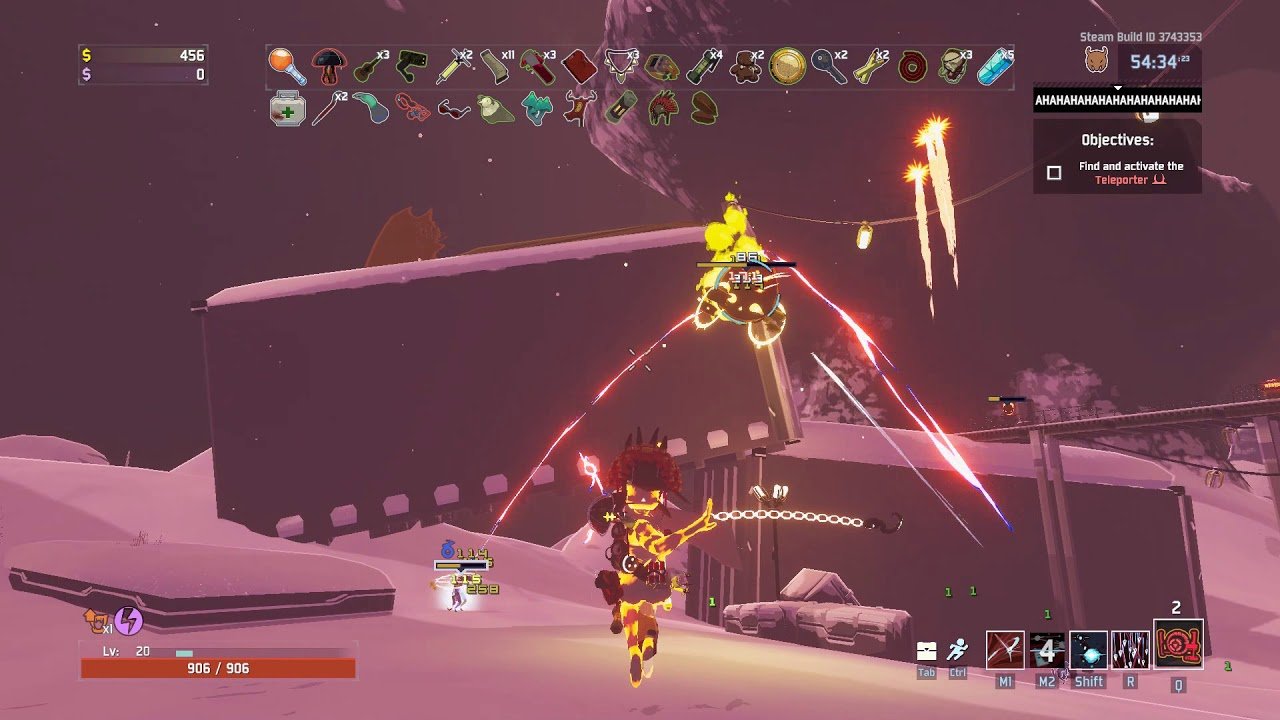The width and height of the screenshot is (1280, 720).
Task: Click the secondary skill on cooldown
Action: click(x=1047, y=649)
